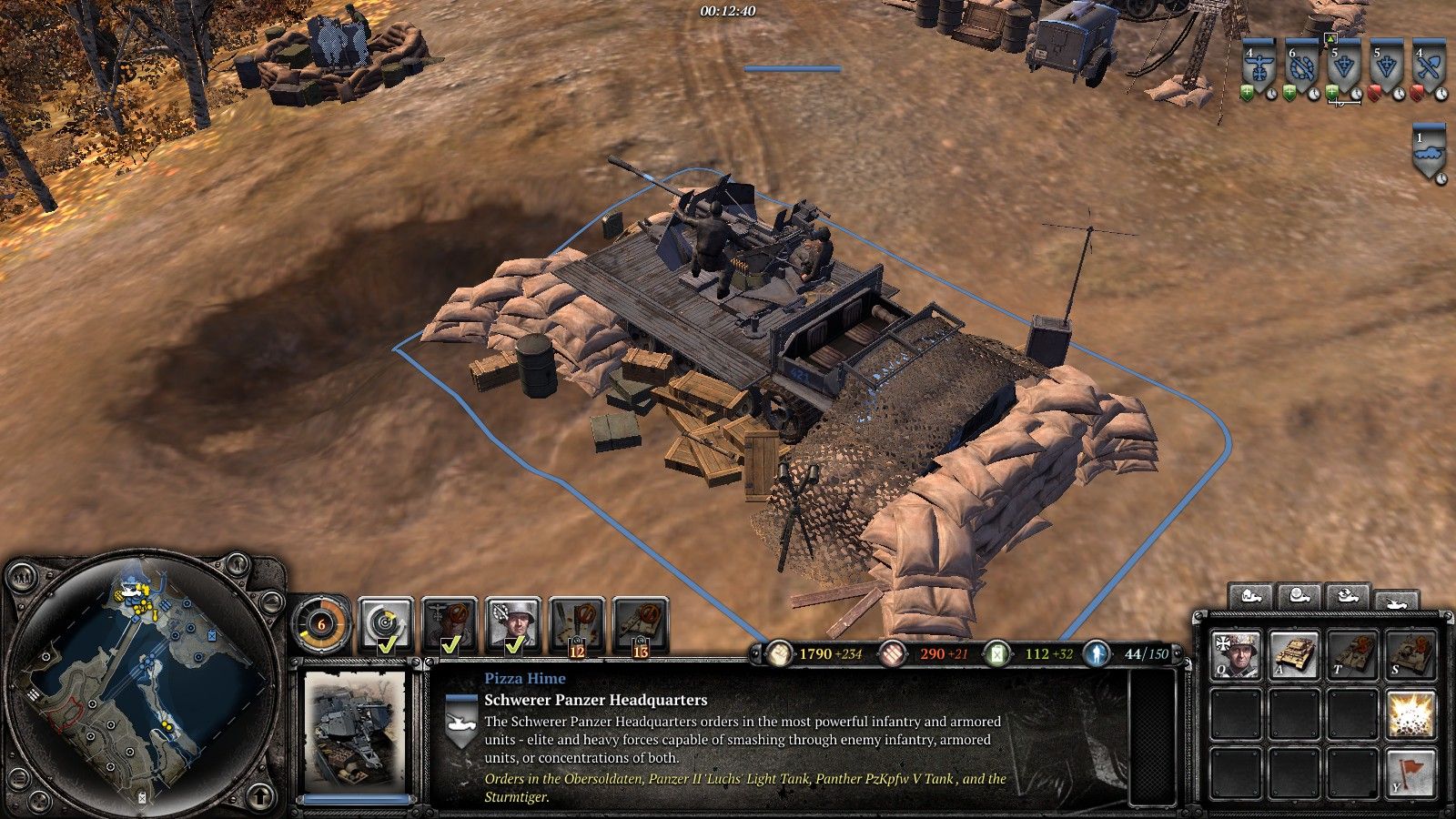Viewport: 1456px width, 819px height.
Task: Select the helmeted soldier commander ability
Action: pyautogui.click(x=512, y=625)
